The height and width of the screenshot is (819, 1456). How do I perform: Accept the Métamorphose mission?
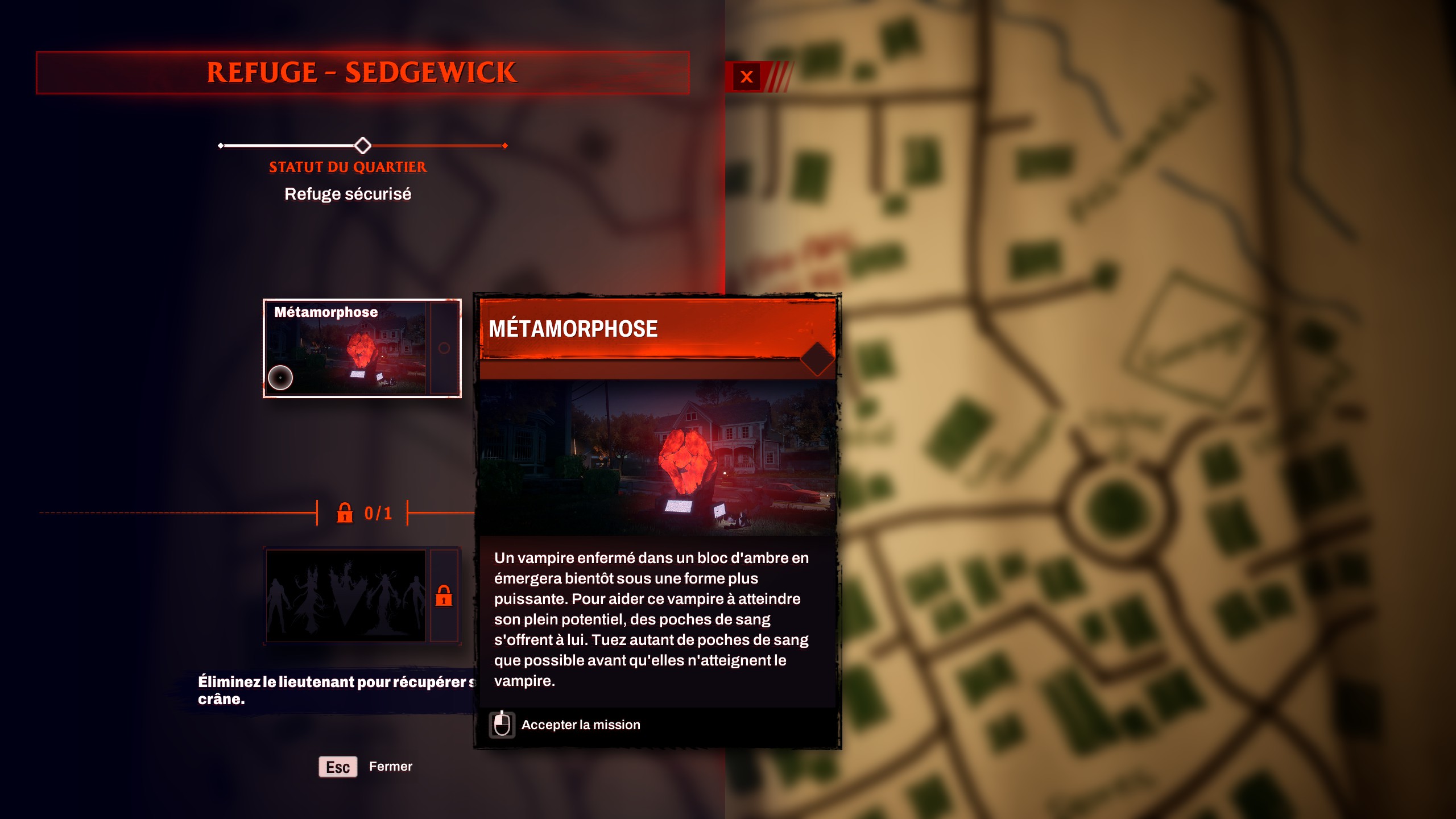tap(580, 725)
